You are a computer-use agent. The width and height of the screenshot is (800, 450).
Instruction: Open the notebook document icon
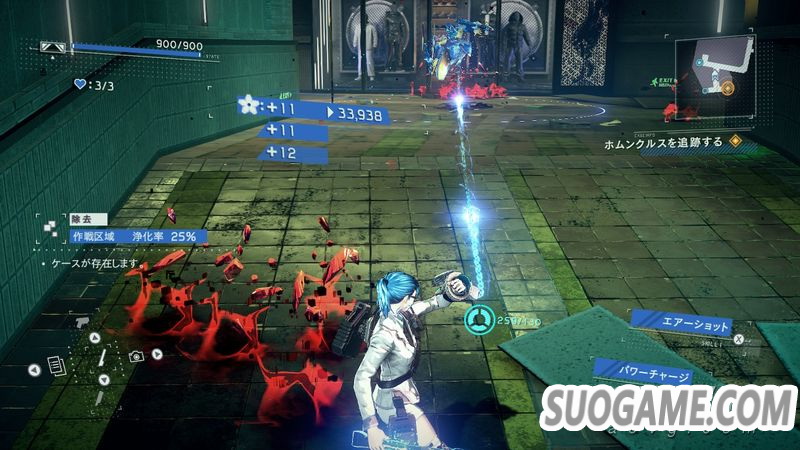coord(57,367)
